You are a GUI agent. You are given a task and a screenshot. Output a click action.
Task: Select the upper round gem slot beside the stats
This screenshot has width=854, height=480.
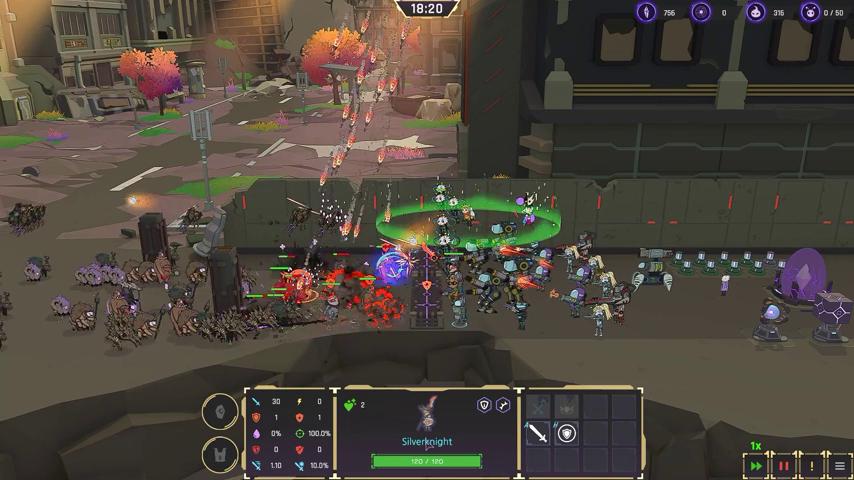click(220, 411)
